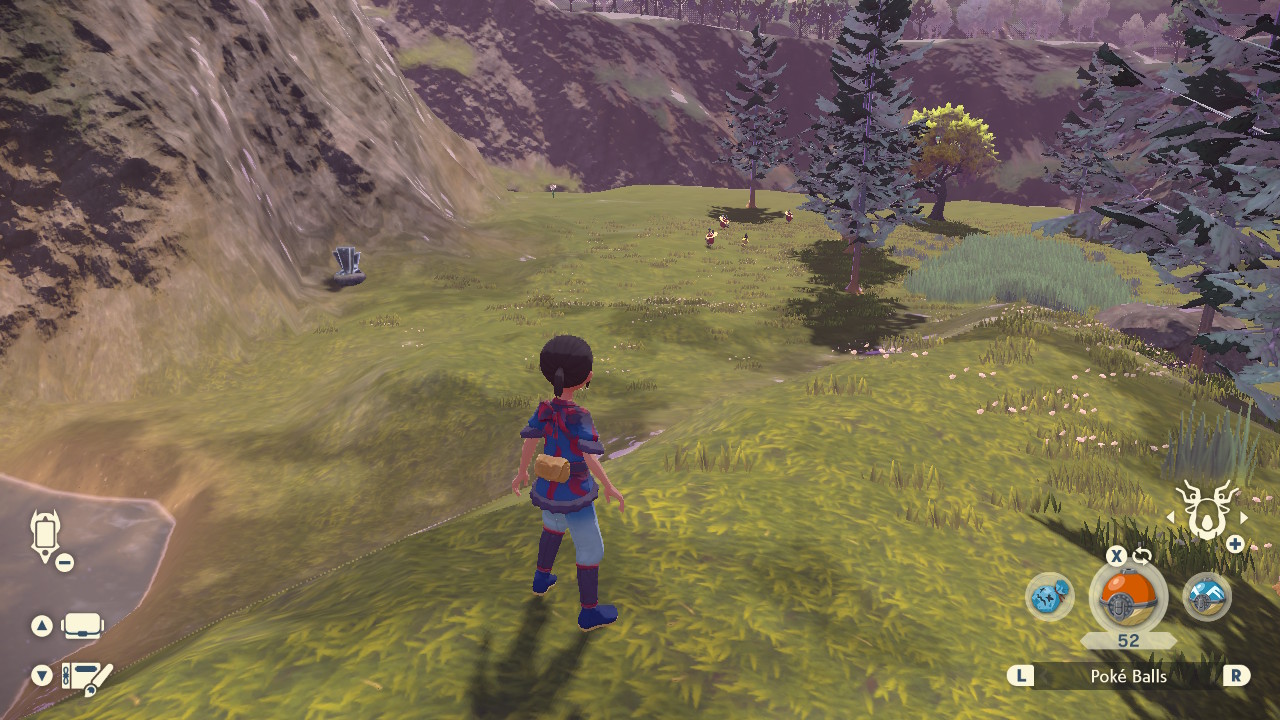Open the satchel bag icon
Viewport: 1280px width, 720px height.
82,627
